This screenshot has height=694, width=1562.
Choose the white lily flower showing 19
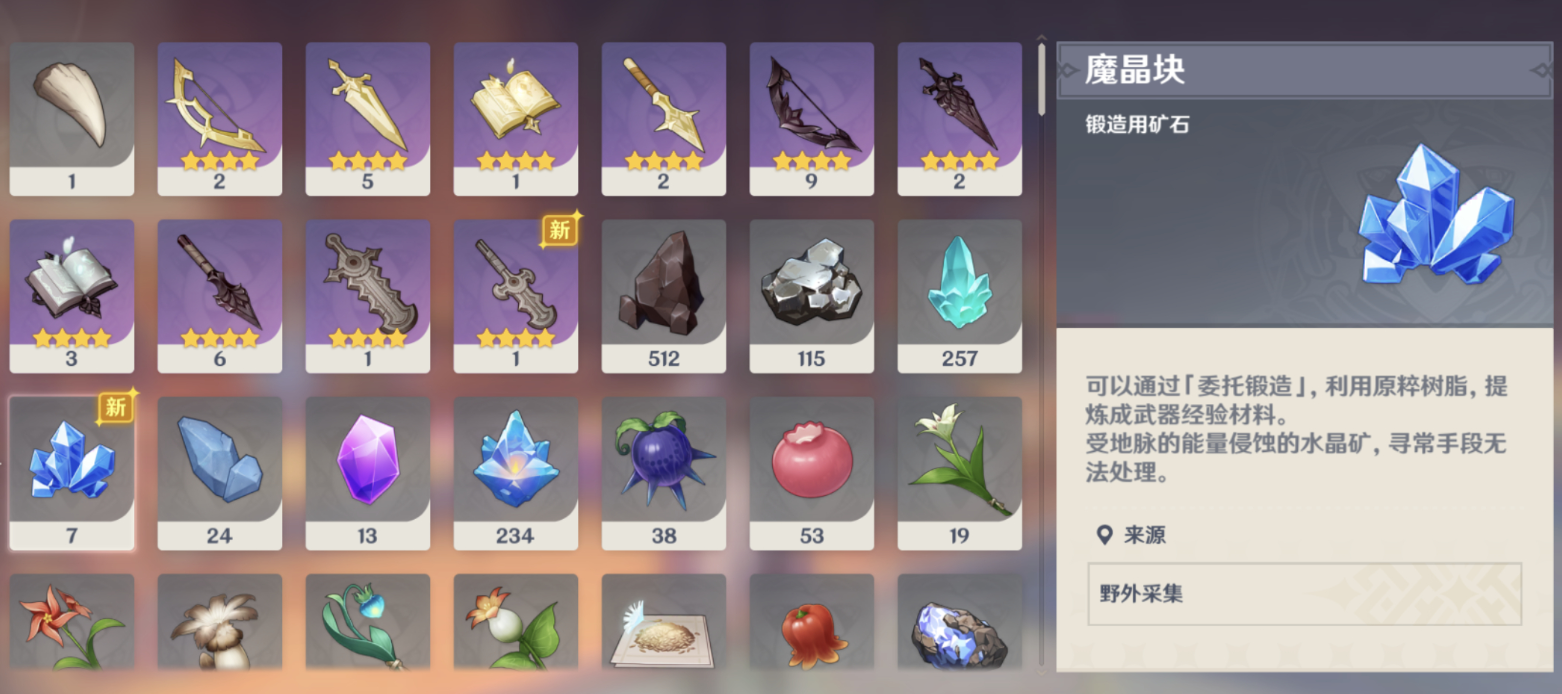pos(959,471)
